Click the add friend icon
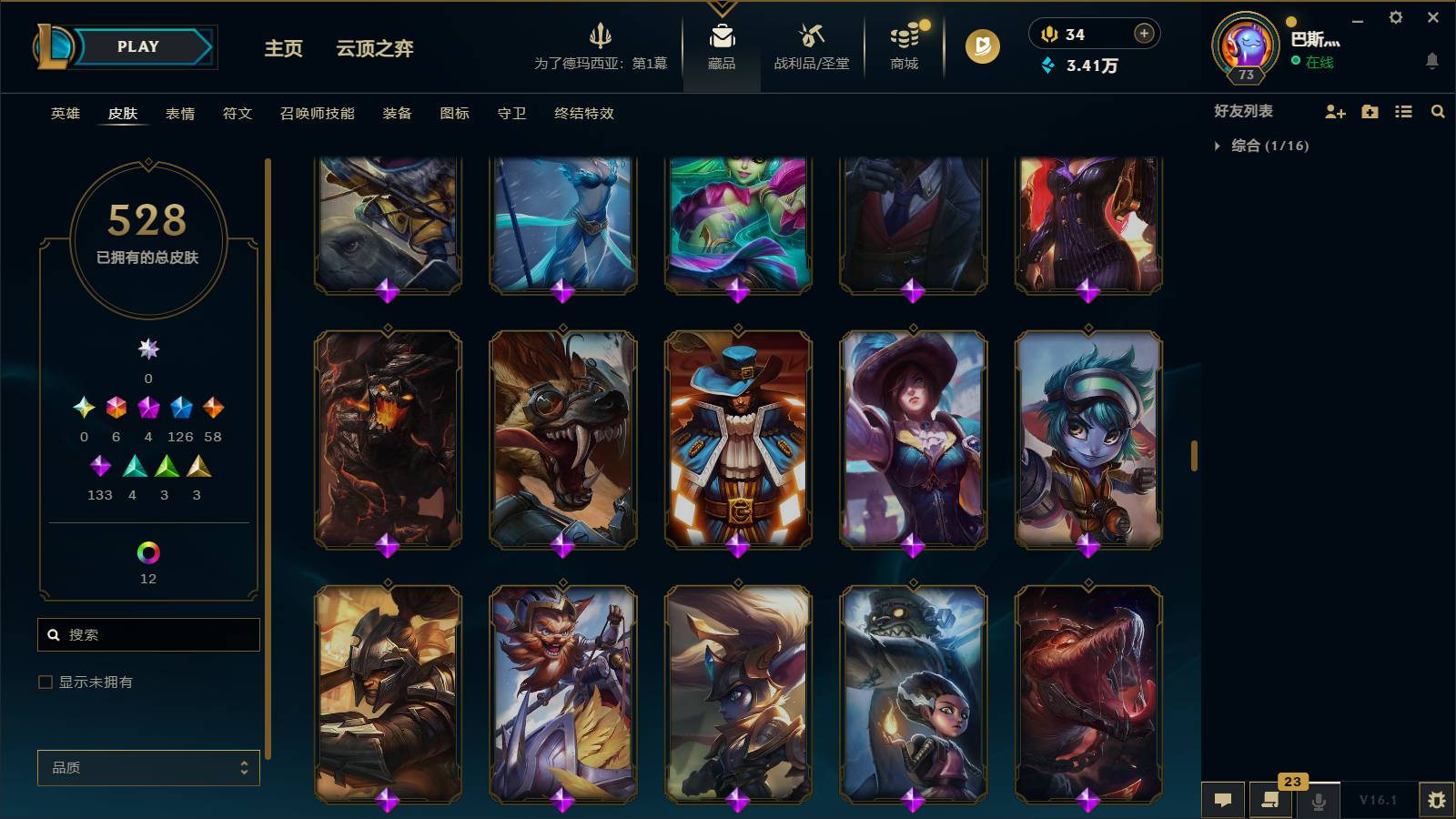The width and height of the screenshot is (1456, 819). pos(1335,112)
